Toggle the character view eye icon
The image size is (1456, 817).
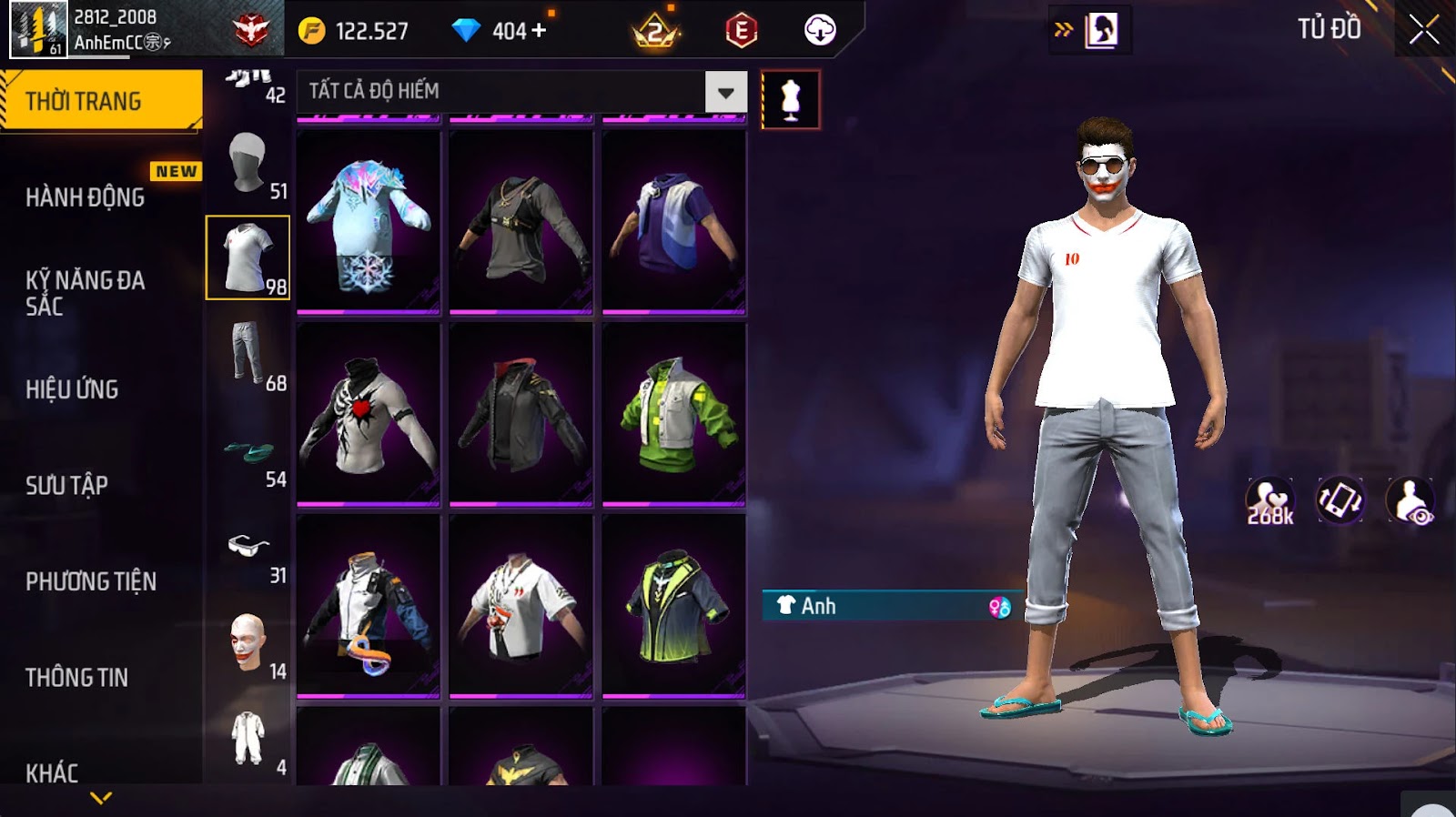coord(1410,501)
